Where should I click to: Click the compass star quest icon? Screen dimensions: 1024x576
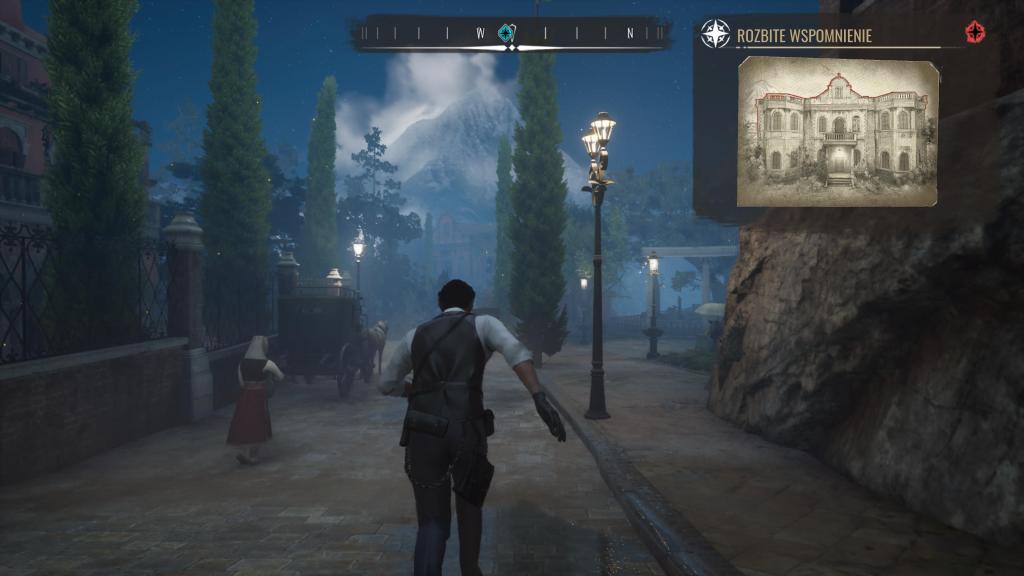715,34
